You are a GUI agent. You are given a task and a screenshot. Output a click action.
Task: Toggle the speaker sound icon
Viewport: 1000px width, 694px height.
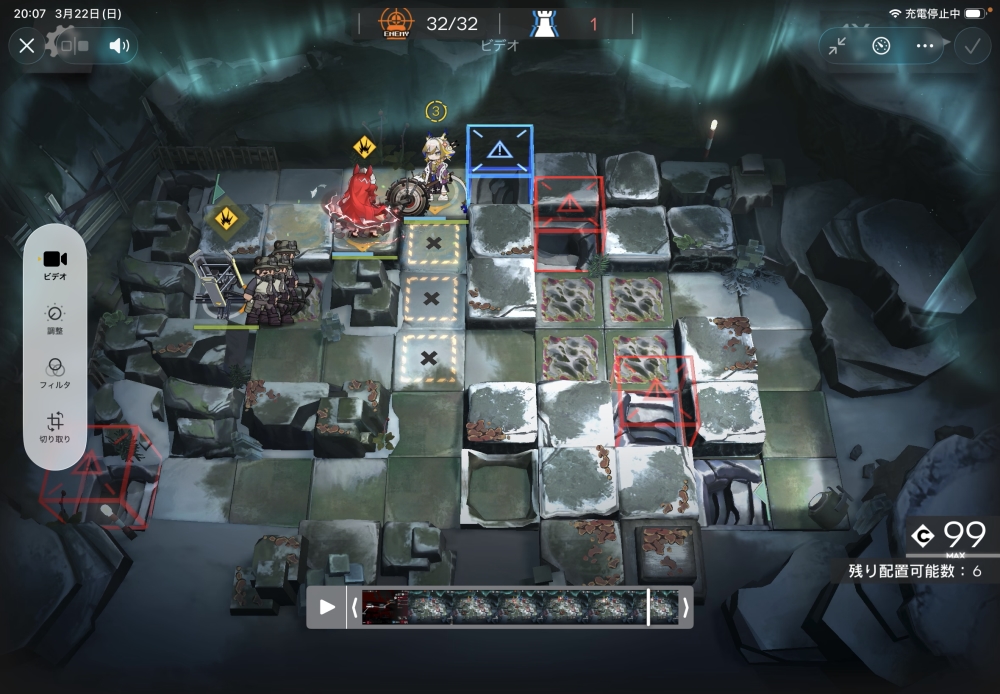coord(119,45)
